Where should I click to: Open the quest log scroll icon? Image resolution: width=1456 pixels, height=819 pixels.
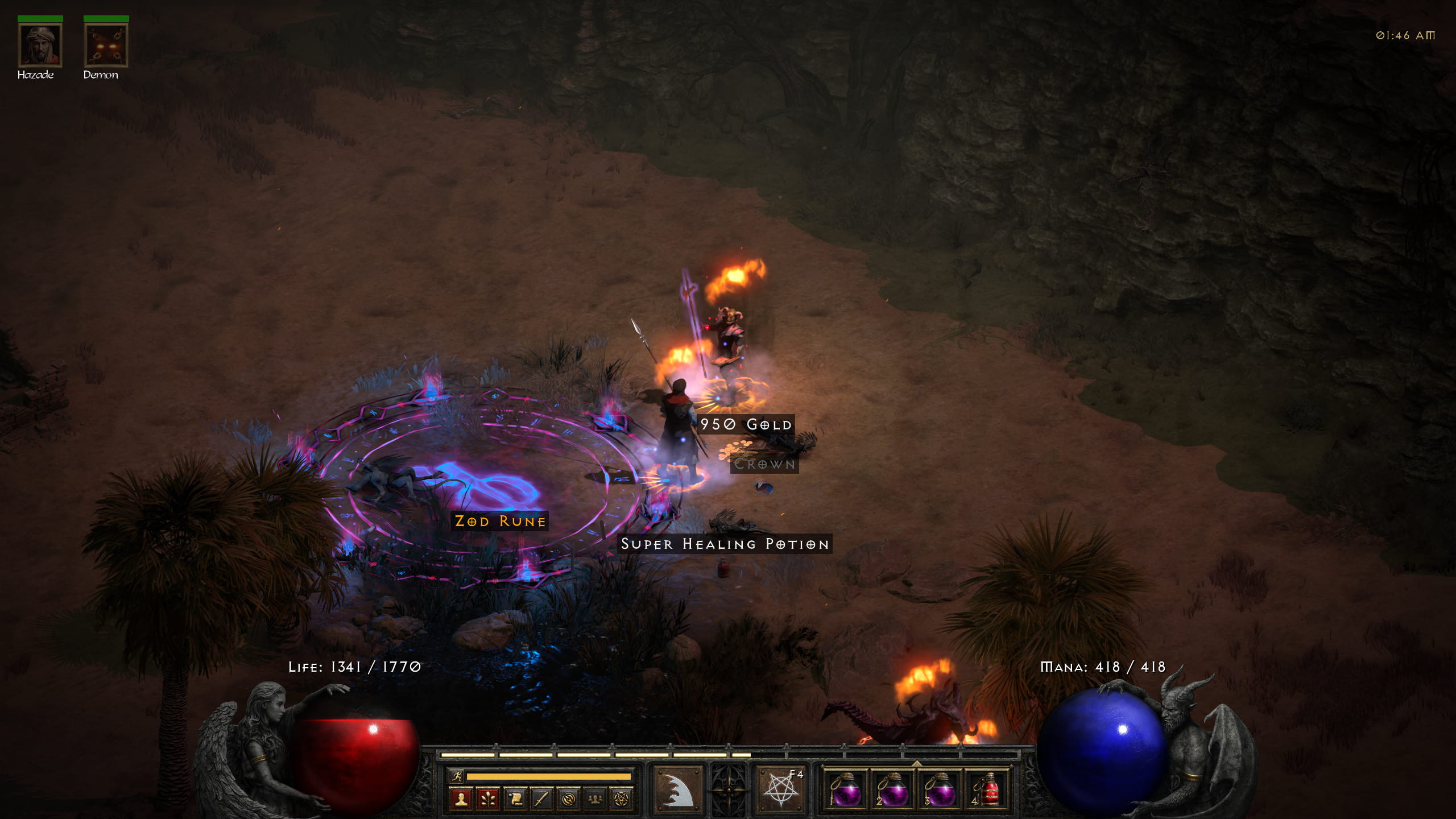coord(515,800)
